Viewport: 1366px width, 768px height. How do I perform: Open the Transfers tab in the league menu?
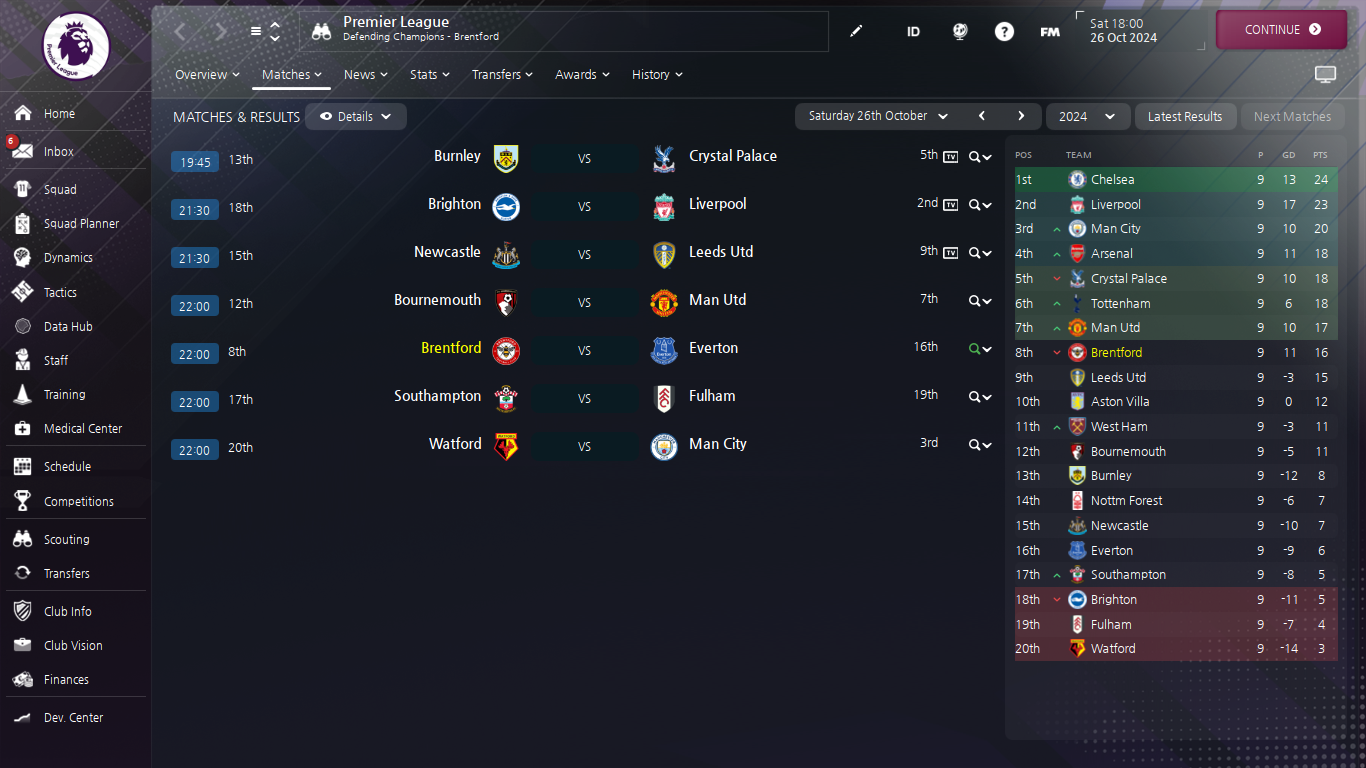[x=502, y=75]
